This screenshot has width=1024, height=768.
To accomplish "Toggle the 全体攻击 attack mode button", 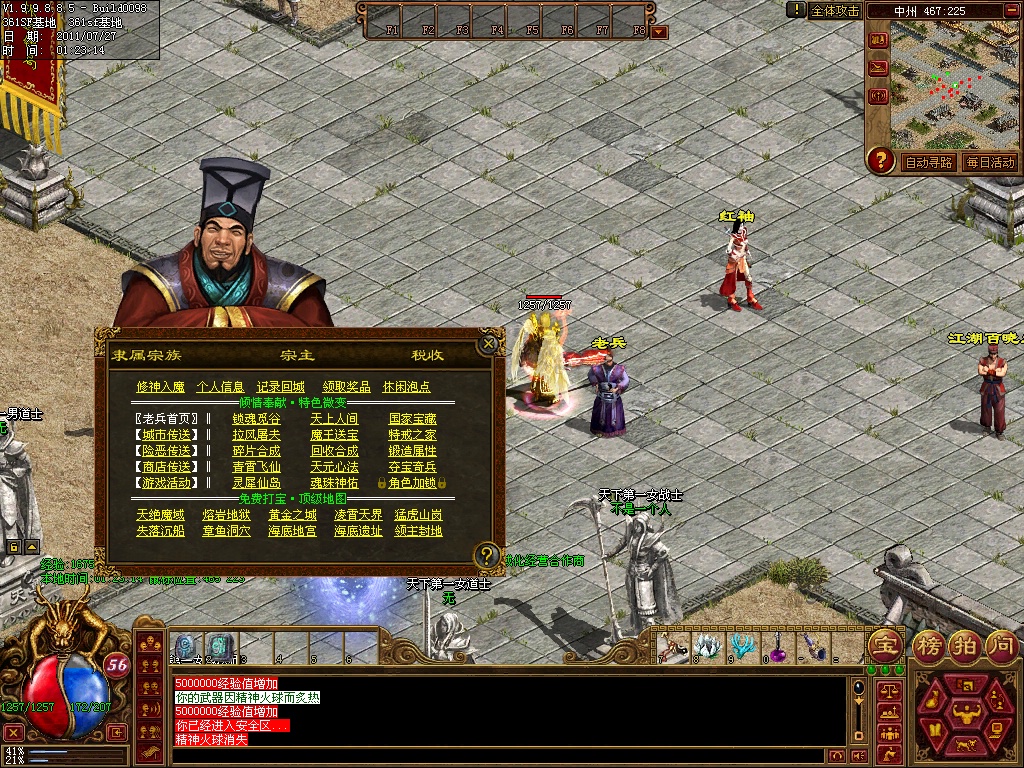I will click(835, 10).
